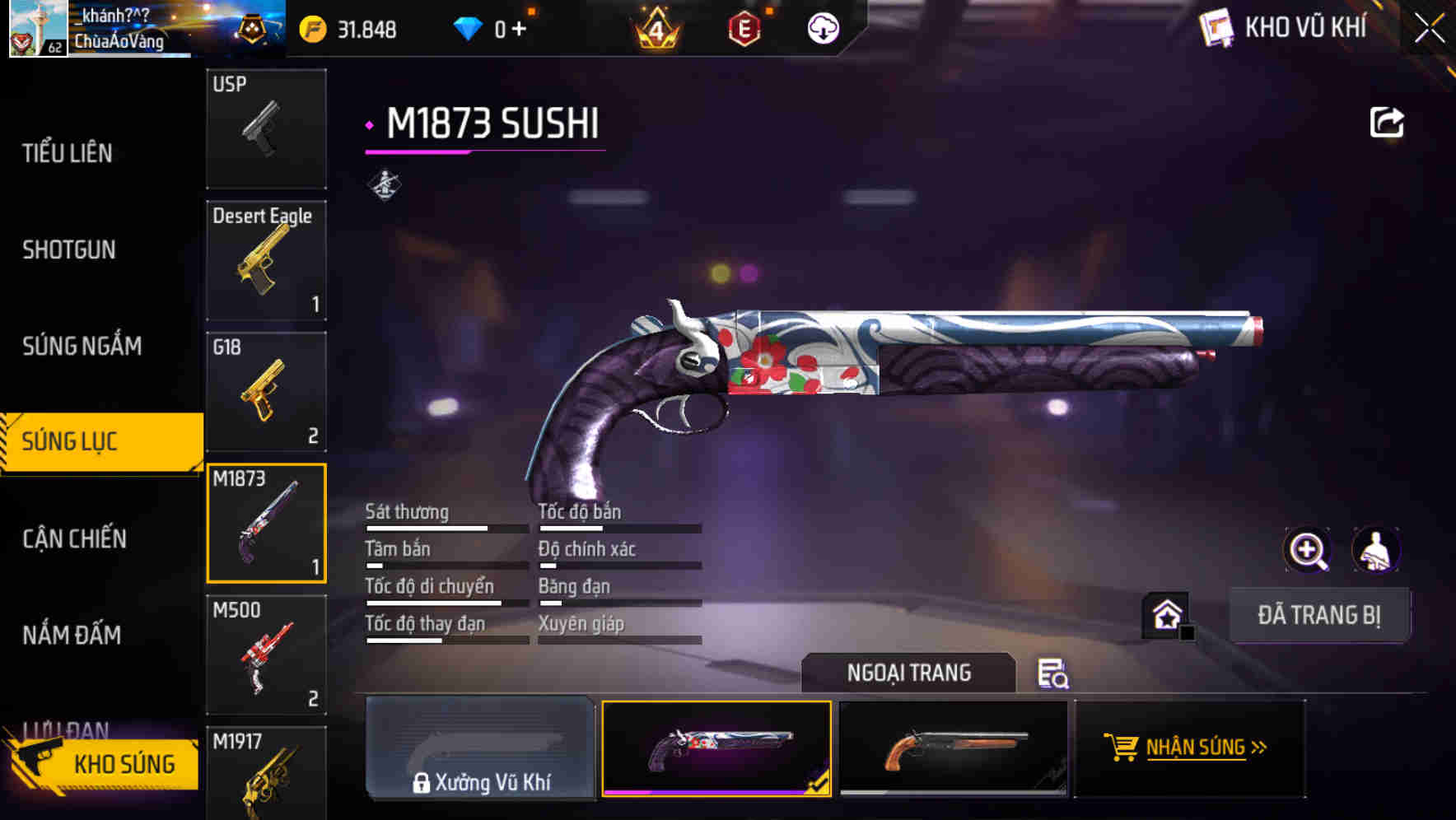The width and height of the screenshot is (1456, 820).
Task: Click the ĐÃ TRANG BỊ button
Action: point(1319,615)
